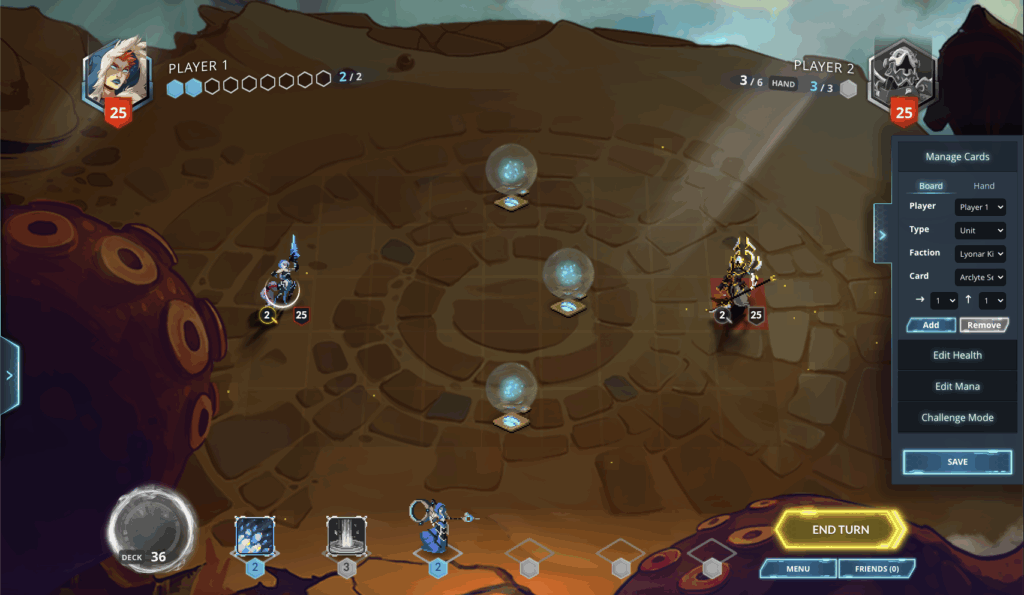This screenshot has height=595, width=1024.
Task: Save the board setup
Action: [x=957, y=462]
